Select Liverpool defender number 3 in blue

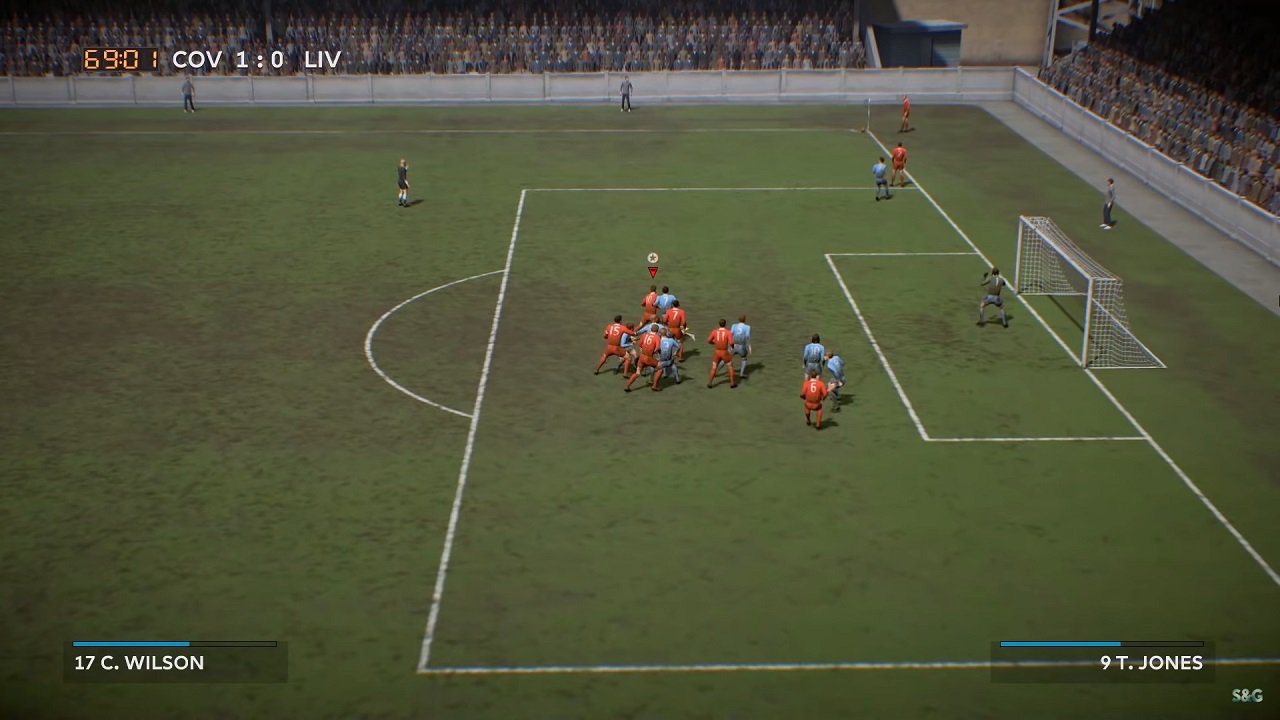tap(665, 344)
